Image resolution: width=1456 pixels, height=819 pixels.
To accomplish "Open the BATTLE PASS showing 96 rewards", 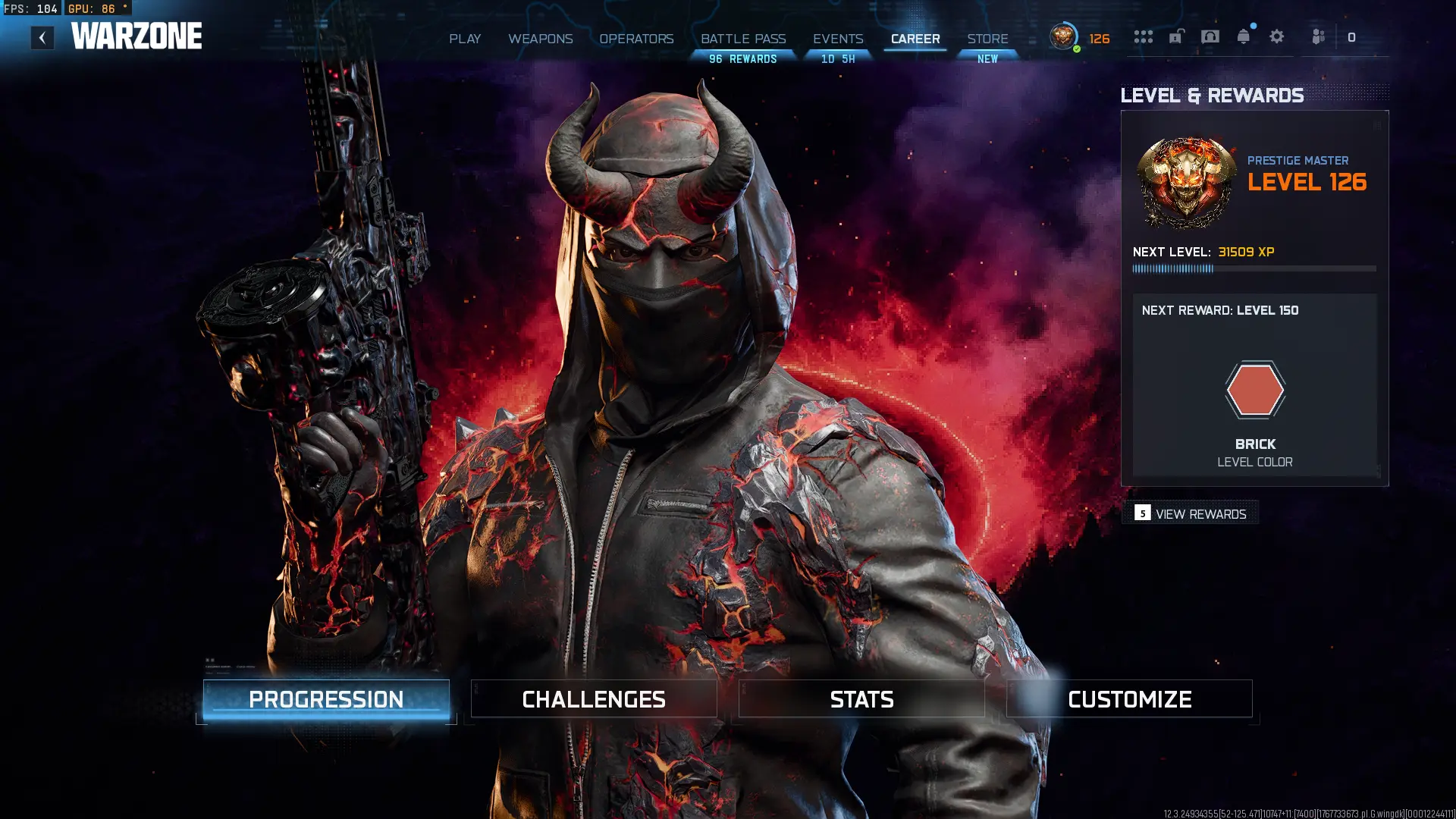I will 743,39.
